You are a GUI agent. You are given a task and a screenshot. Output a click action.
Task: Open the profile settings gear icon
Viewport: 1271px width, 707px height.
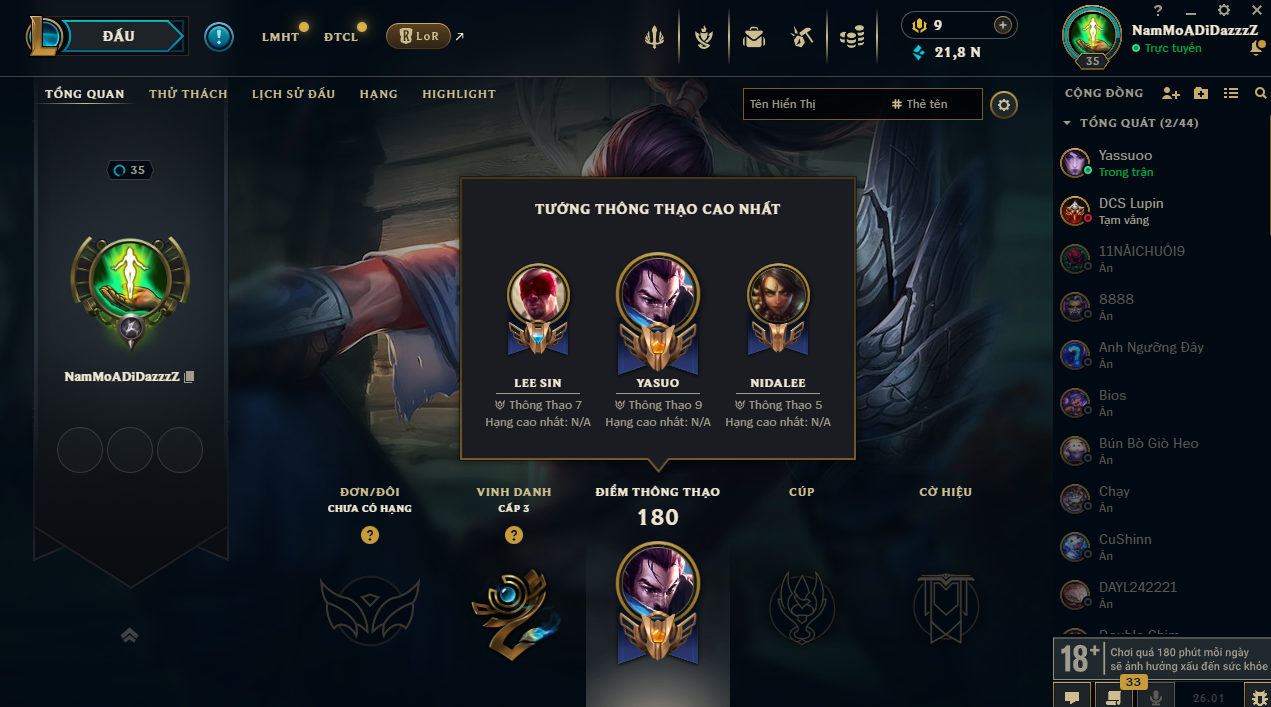(1004, 104)
